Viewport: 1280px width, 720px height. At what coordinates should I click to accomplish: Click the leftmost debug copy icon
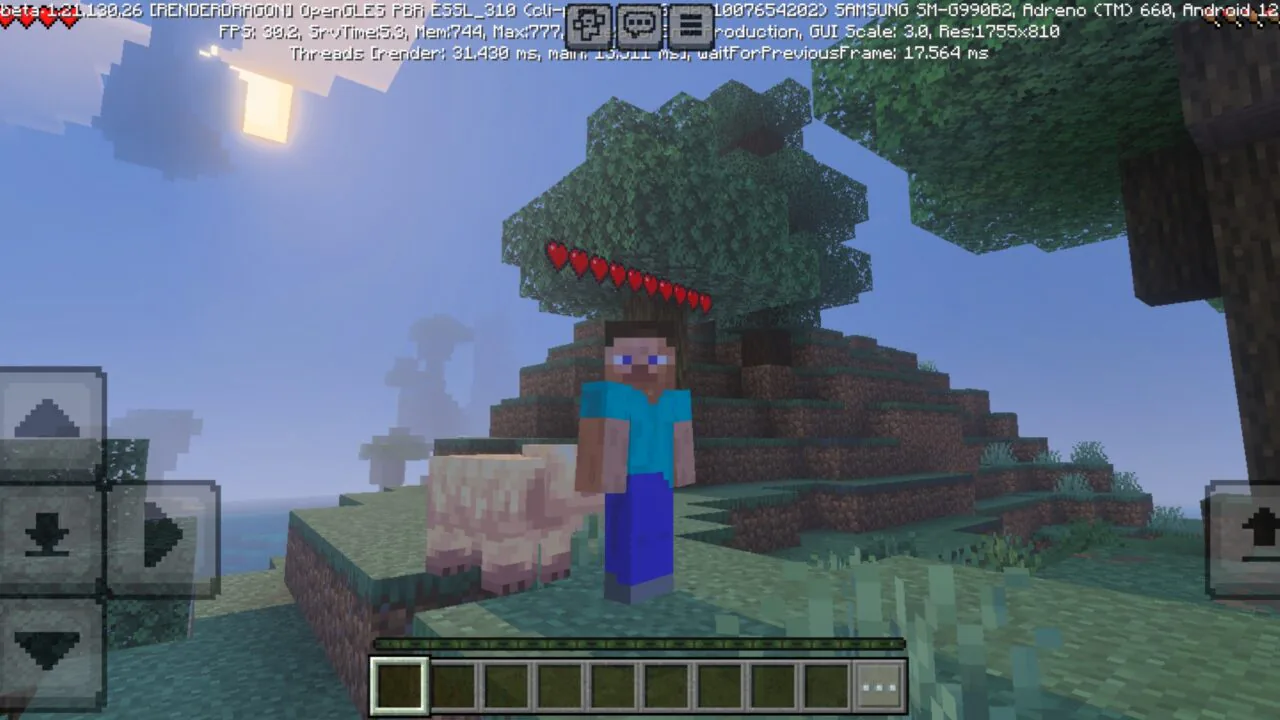click(590, 25)
